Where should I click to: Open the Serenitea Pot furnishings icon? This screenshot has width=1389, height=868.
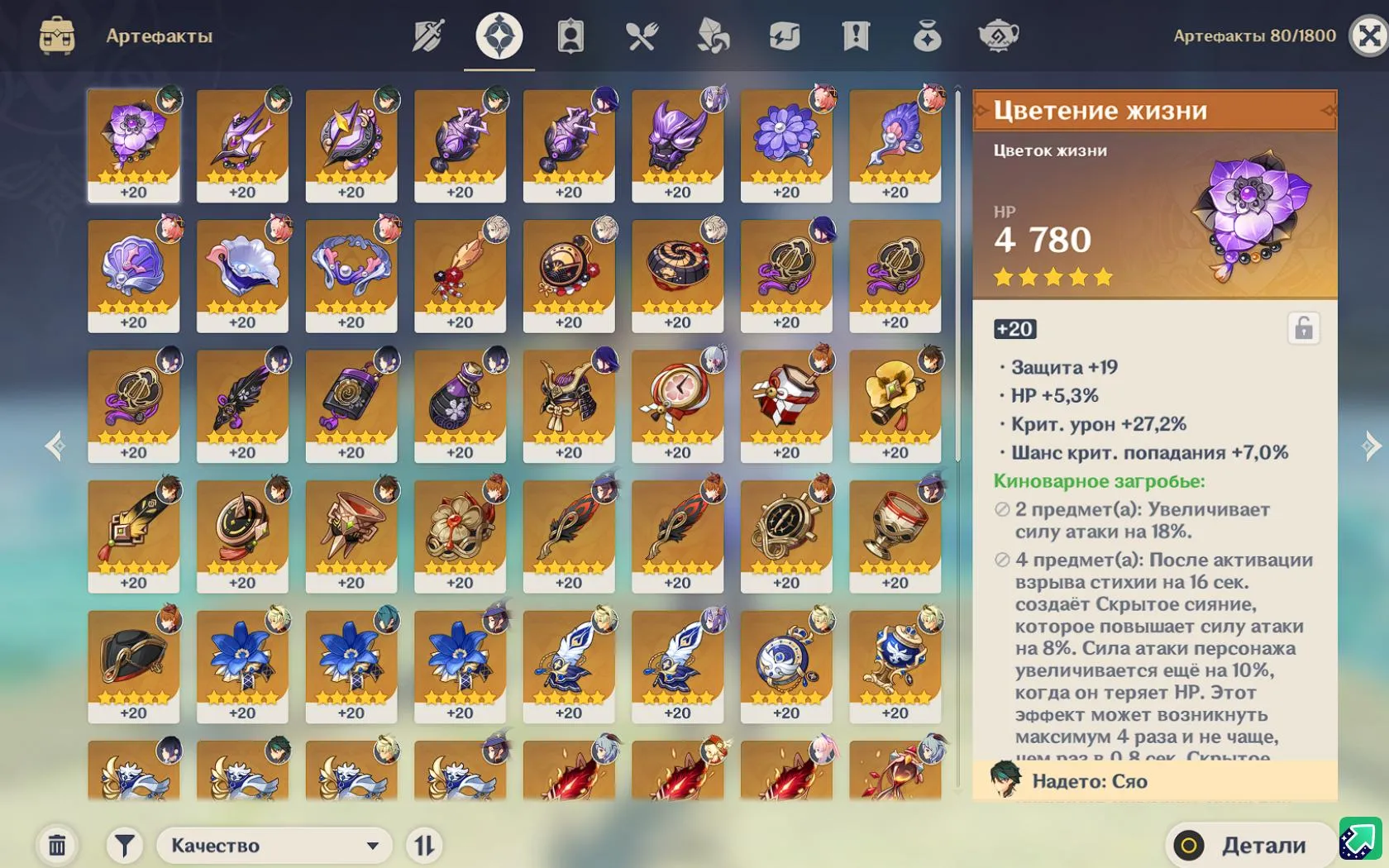[x=1000, y=35]
